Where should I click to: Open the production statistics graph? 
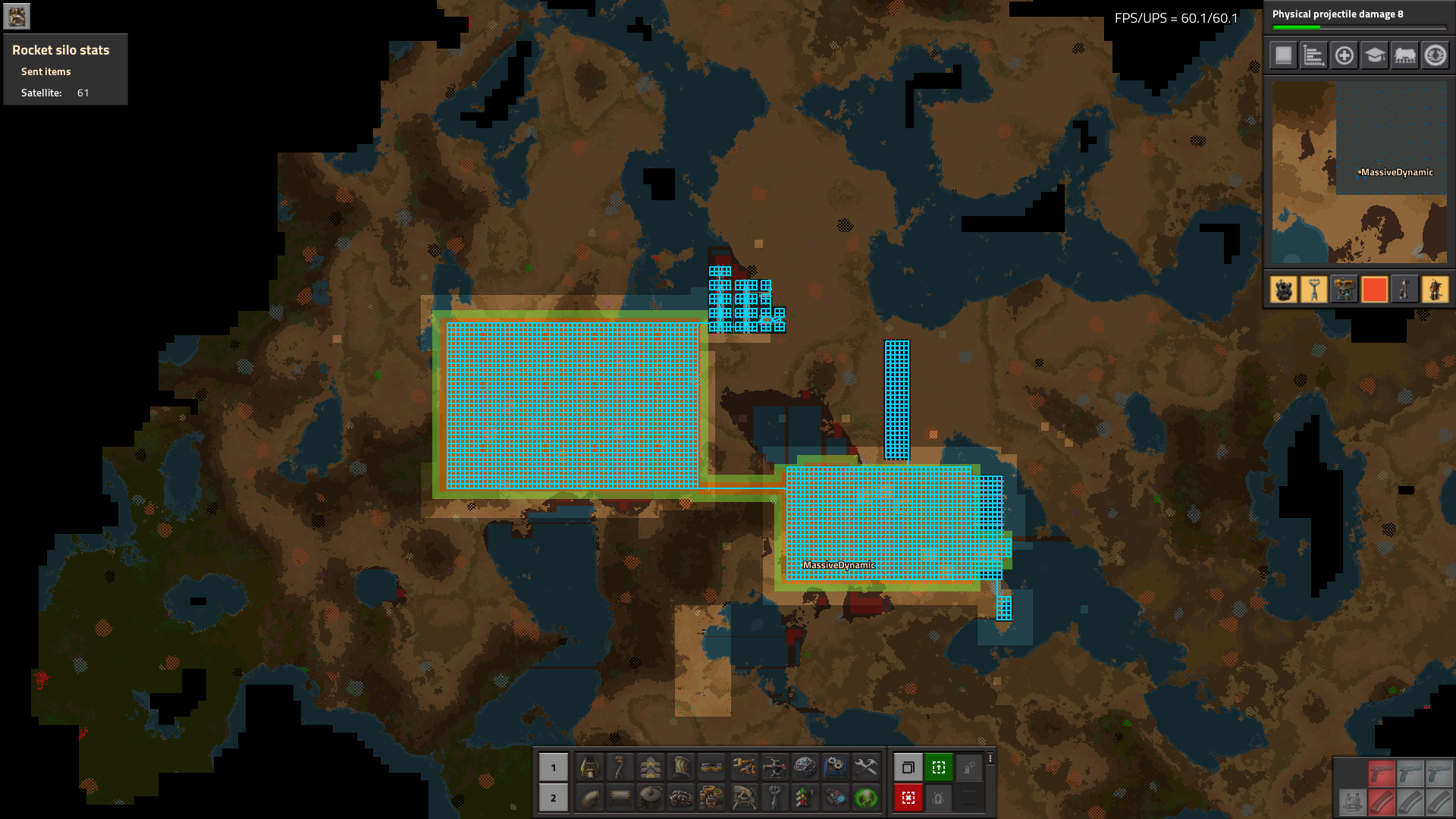click(x=1313, y=55)
